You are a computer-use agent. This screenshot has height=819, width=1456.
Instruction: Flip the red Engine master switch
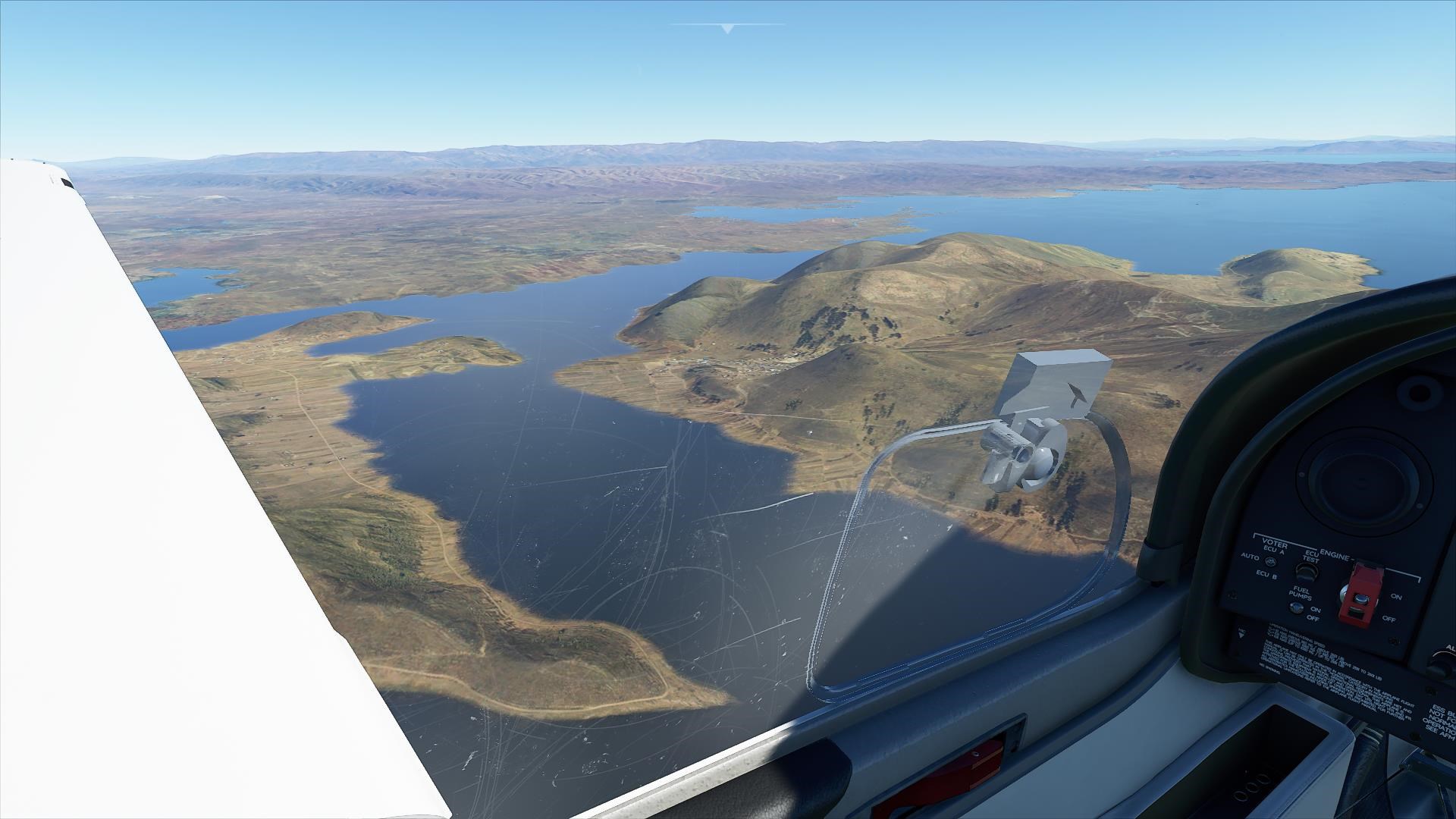coord(1360,596)
